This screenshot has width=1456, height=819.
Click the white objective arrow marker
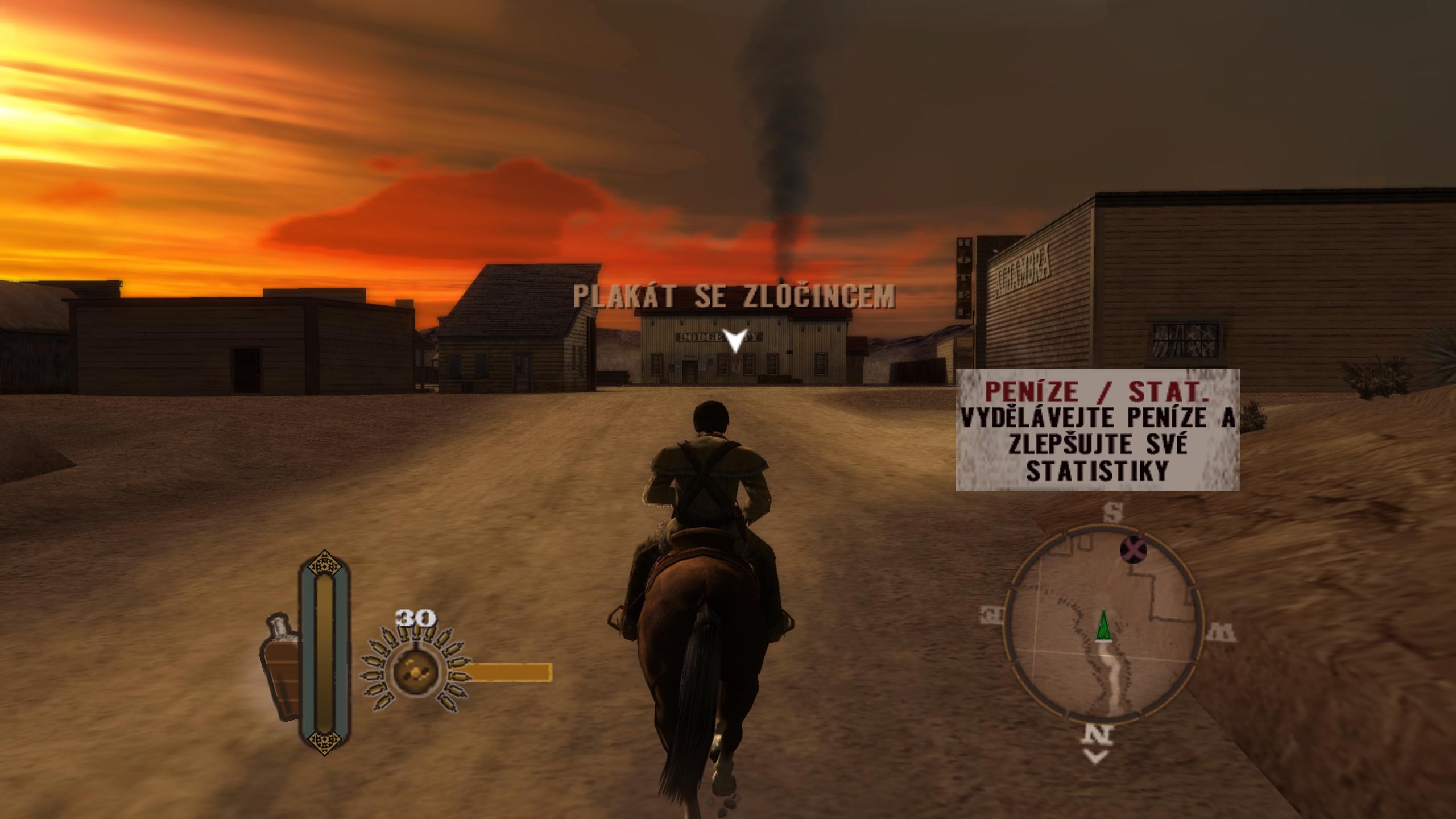735,341
